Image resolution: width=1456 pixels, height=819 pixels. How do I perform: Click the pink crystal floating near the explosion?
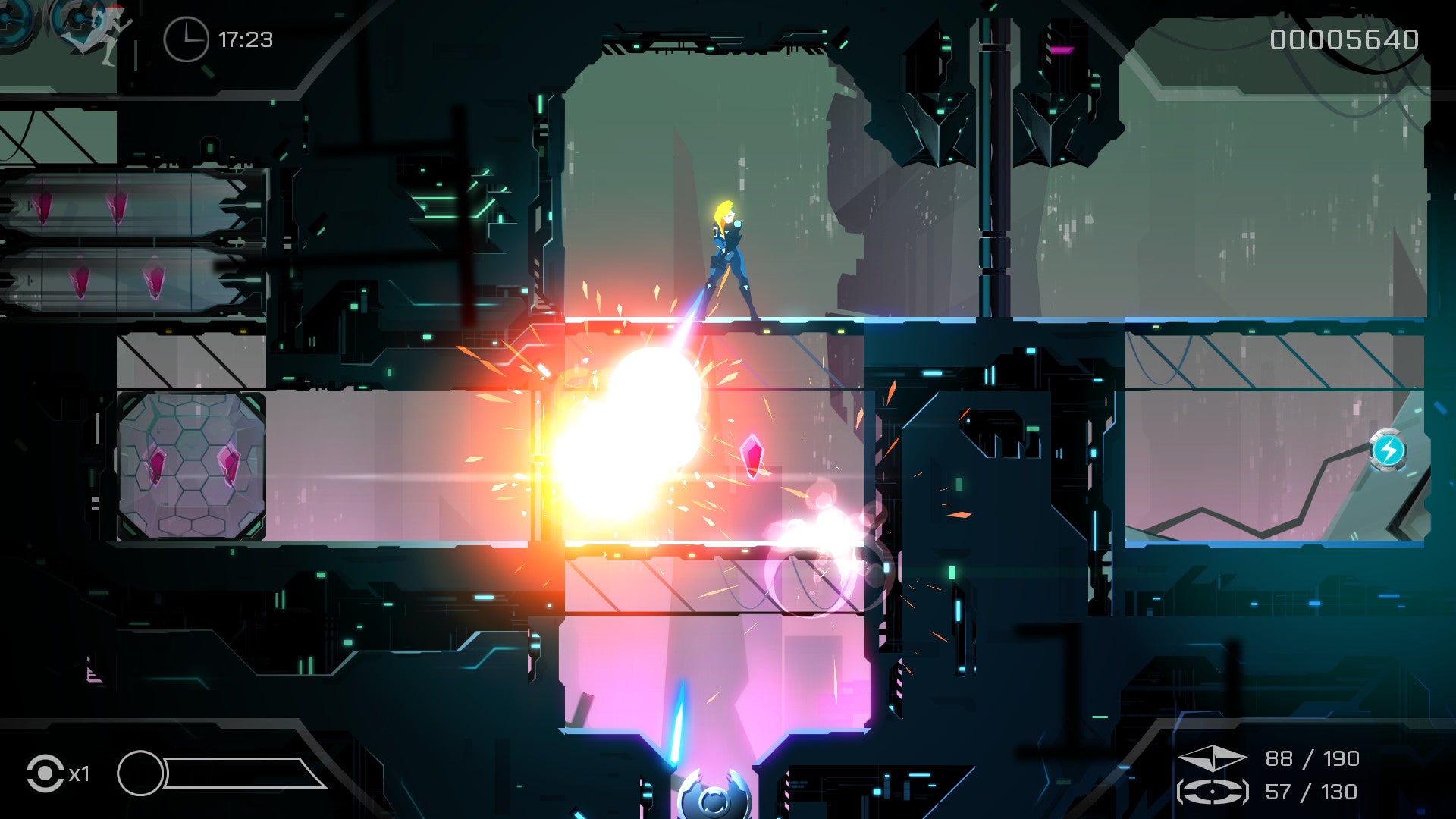[752, 455]
